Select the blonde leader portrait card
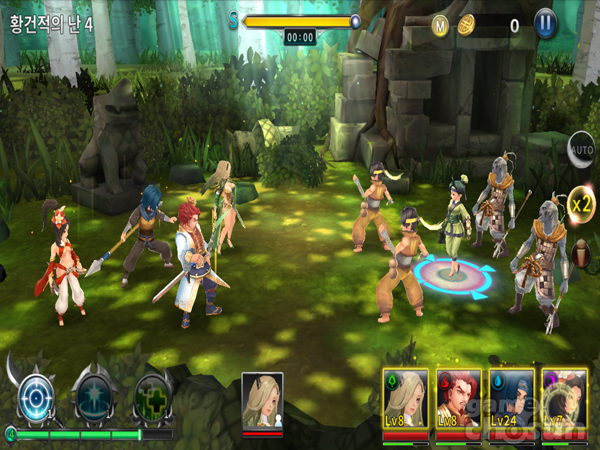This screenshot has height=450, width=600. (x=262, y=400)
